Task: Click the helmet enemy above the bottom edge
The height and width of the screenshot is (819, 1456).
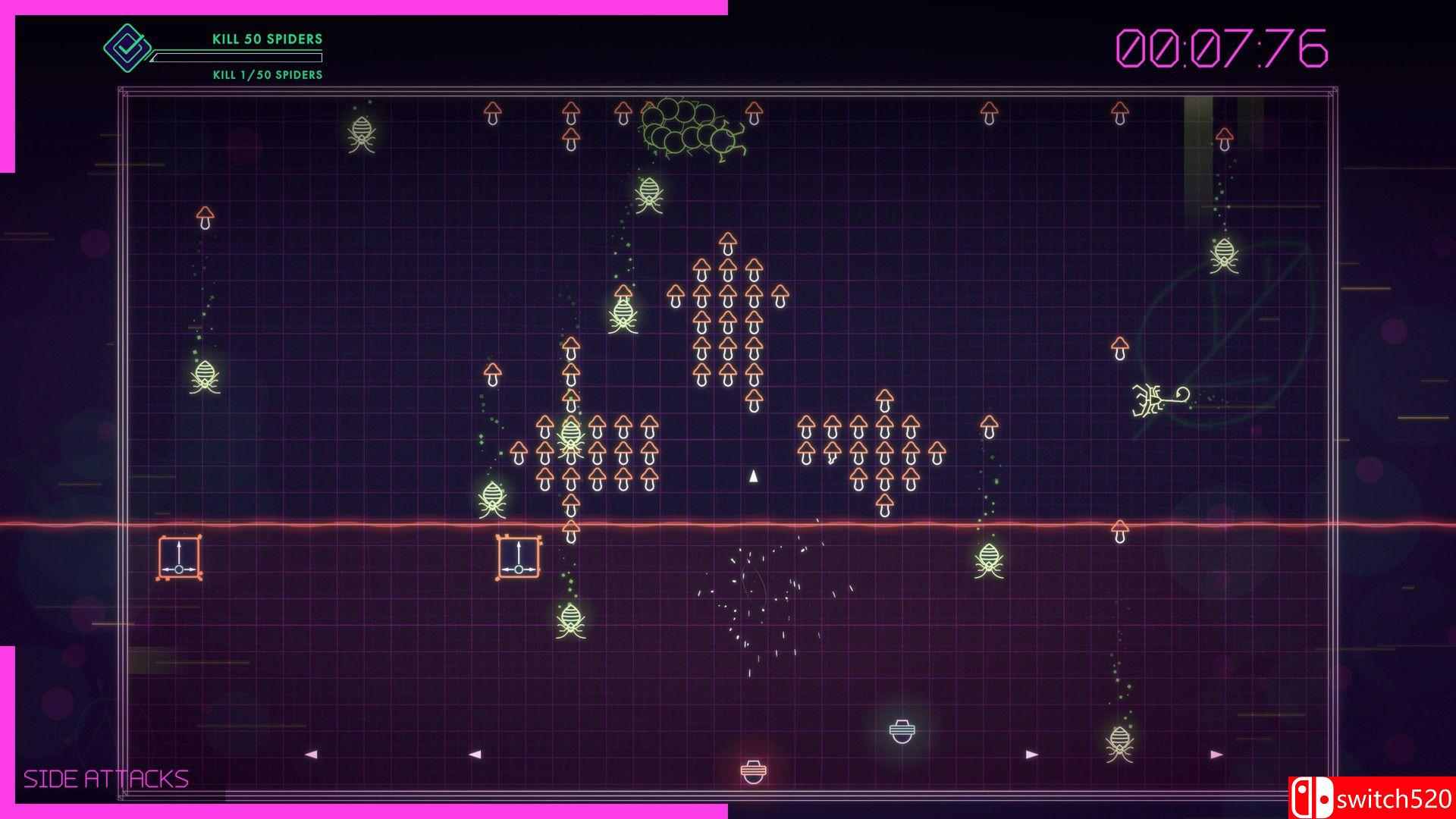Action: pyautogui.click(x=901, y=732)
